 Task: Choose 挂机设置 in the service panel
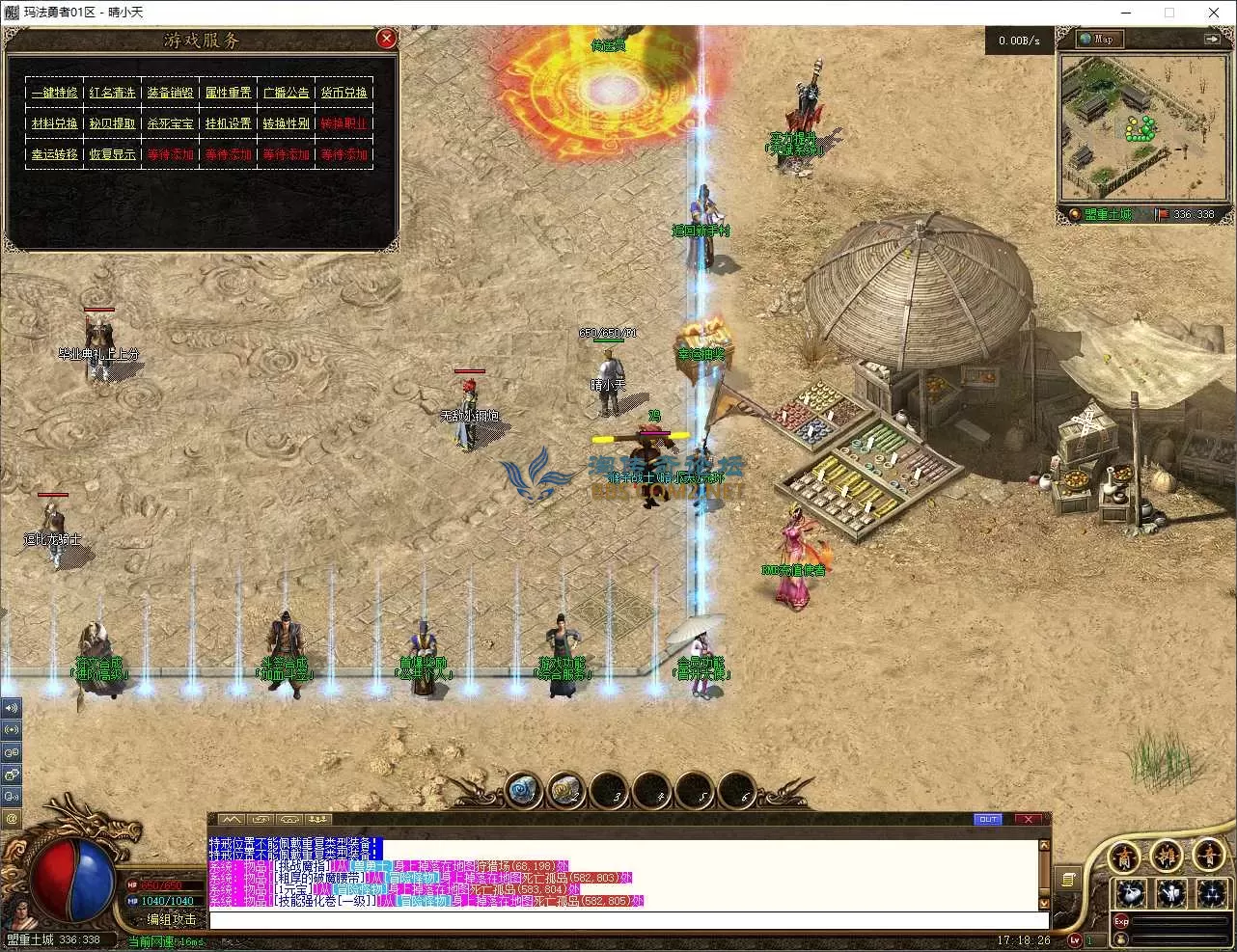tap(228, 123)
